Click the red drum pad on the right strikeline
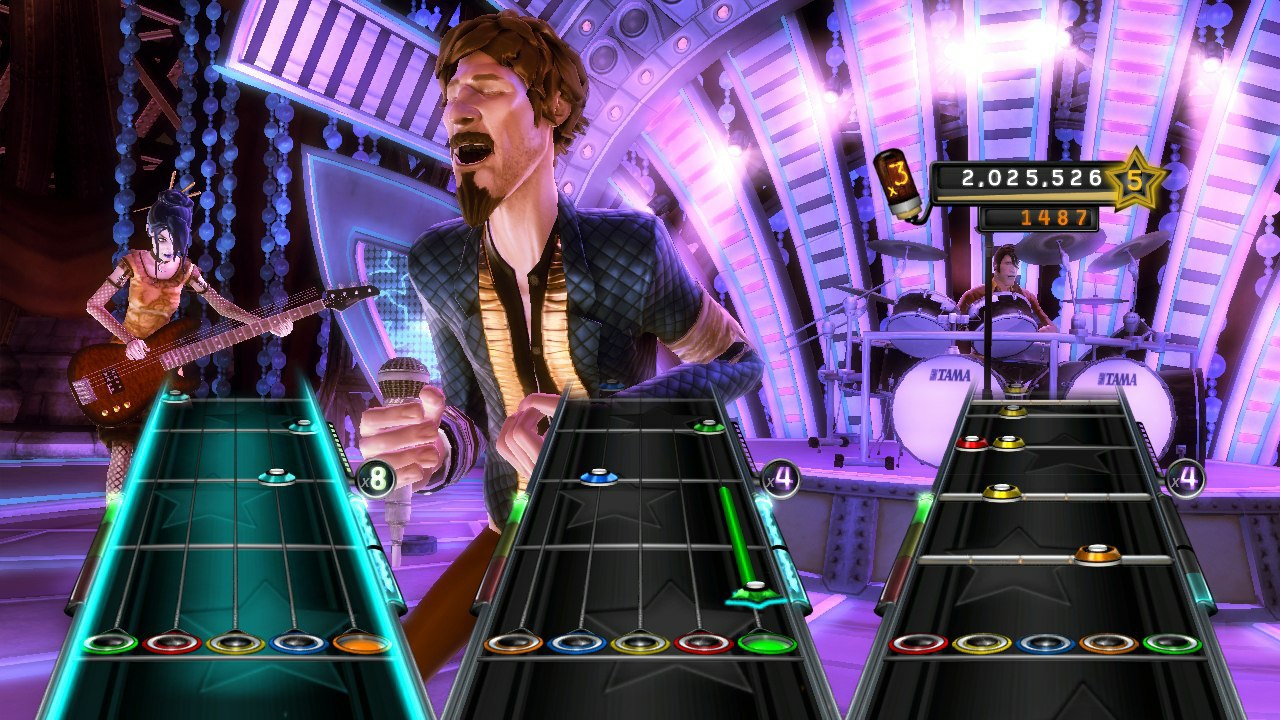This screenshot has height=720, width=1280. point(918,644)
